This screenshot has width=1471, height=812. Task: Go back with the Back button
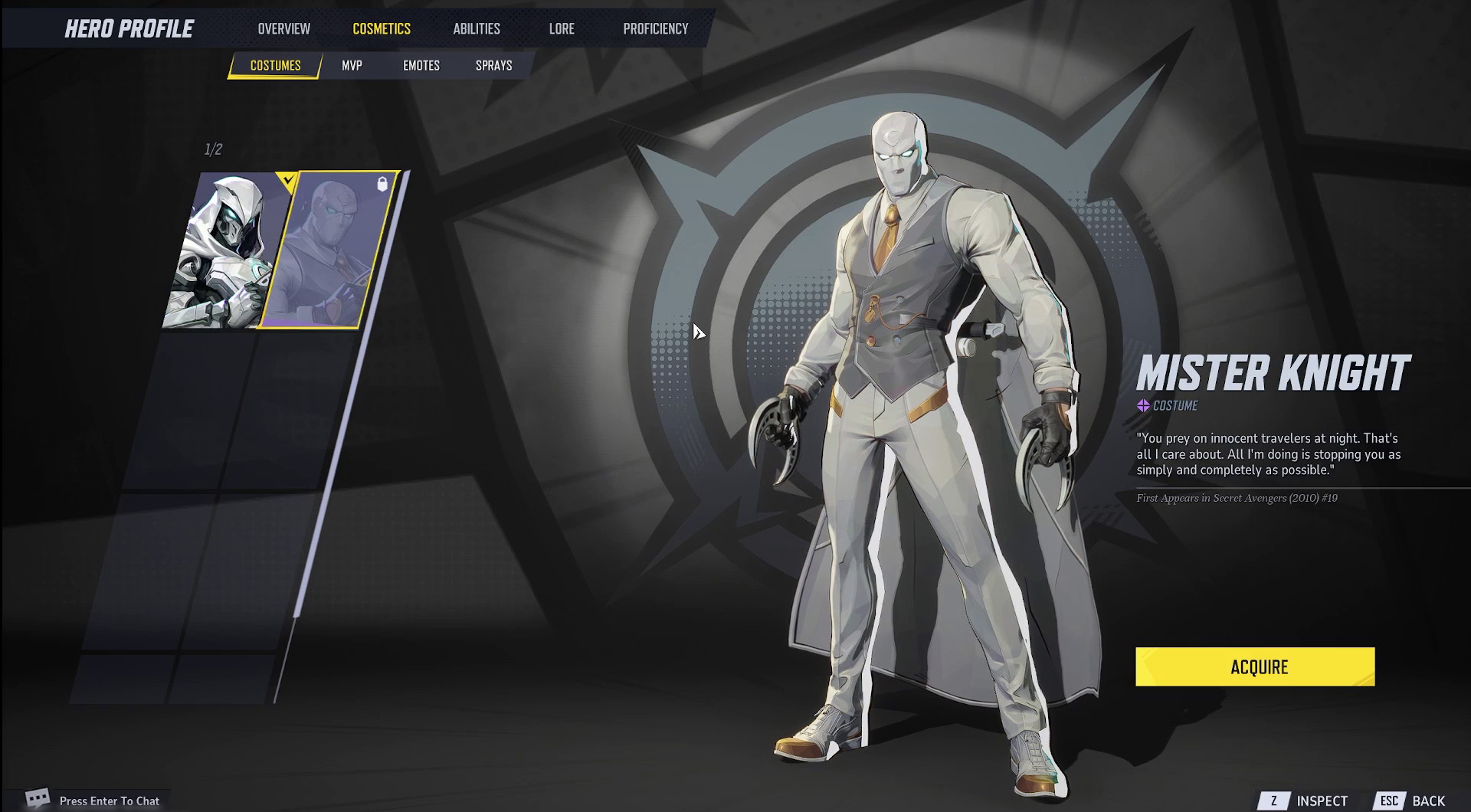(x=1414, y=801)
